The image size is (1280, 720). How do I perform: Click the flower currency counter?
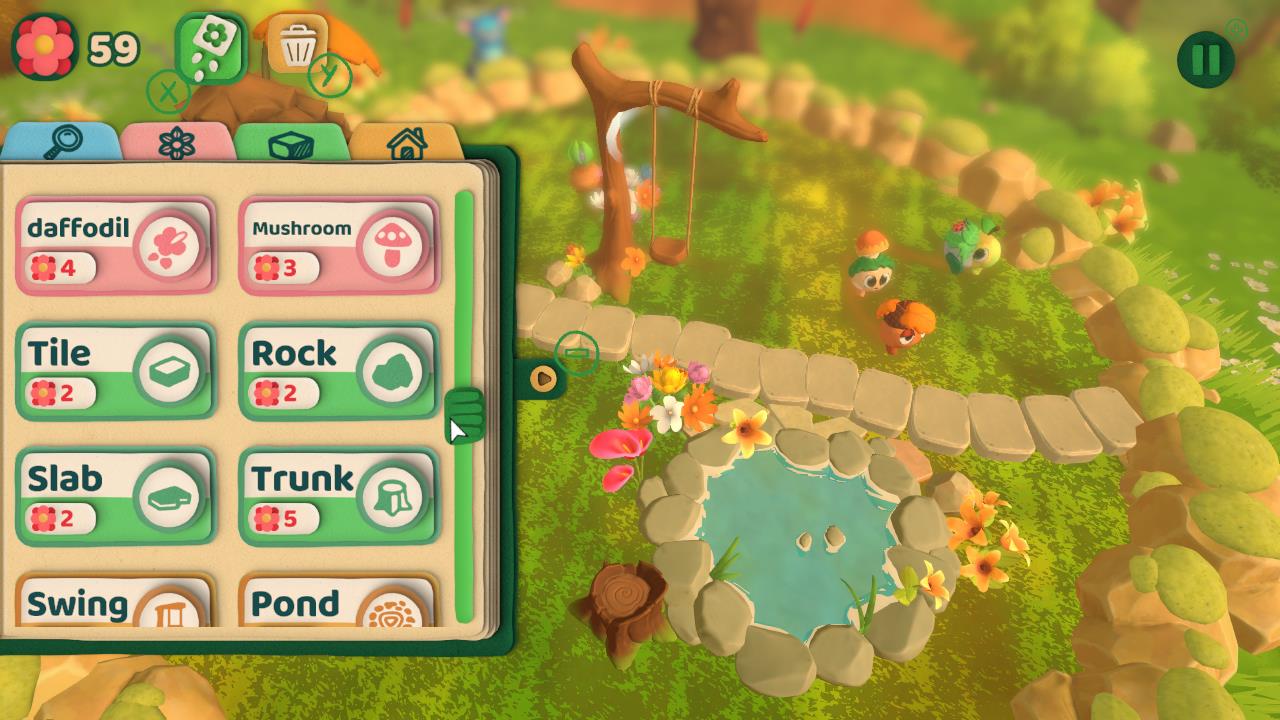[70, 44]
